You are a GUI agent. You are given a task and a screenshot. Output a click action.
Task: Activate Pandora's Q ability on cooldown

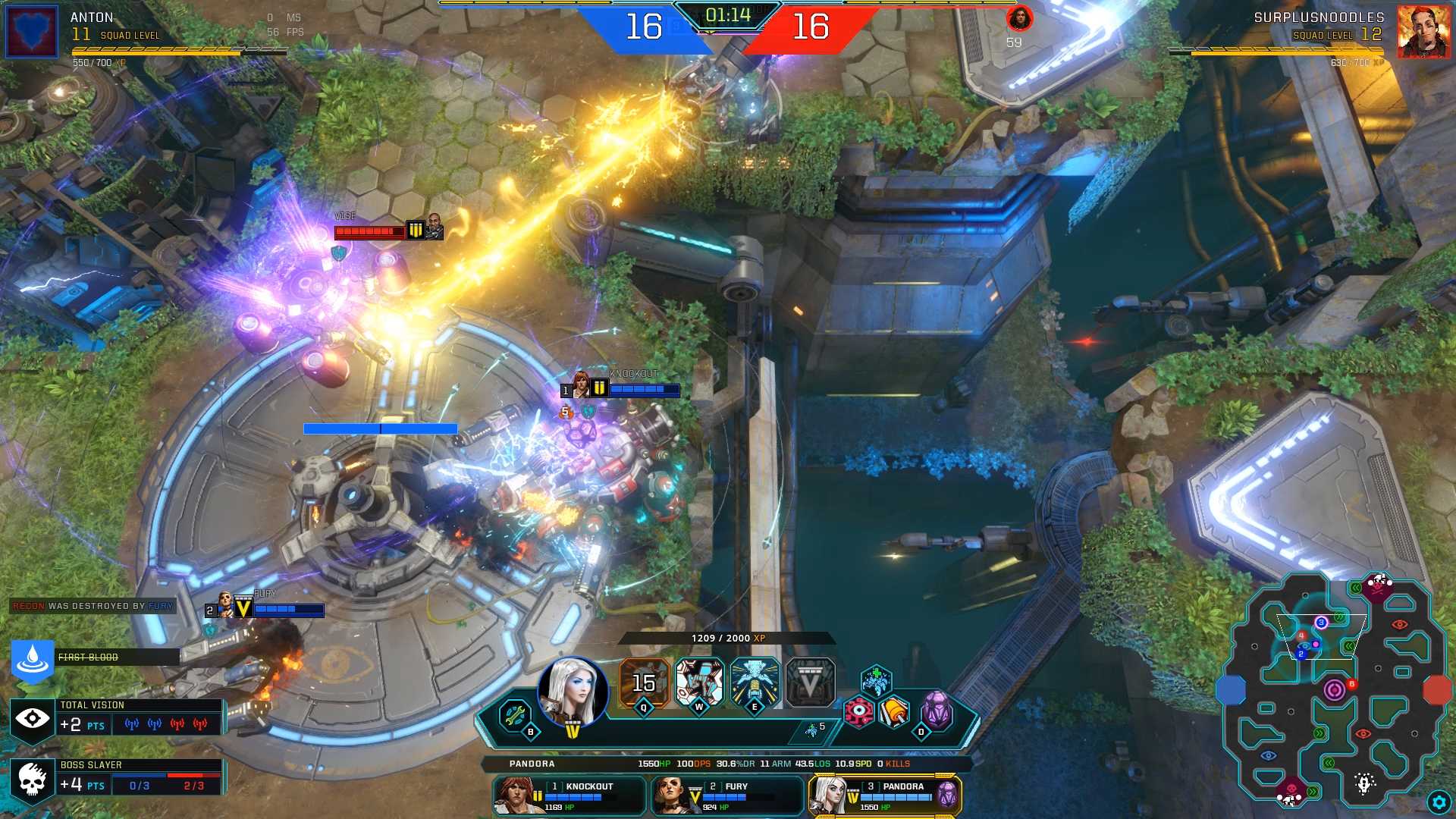point(644,682)
